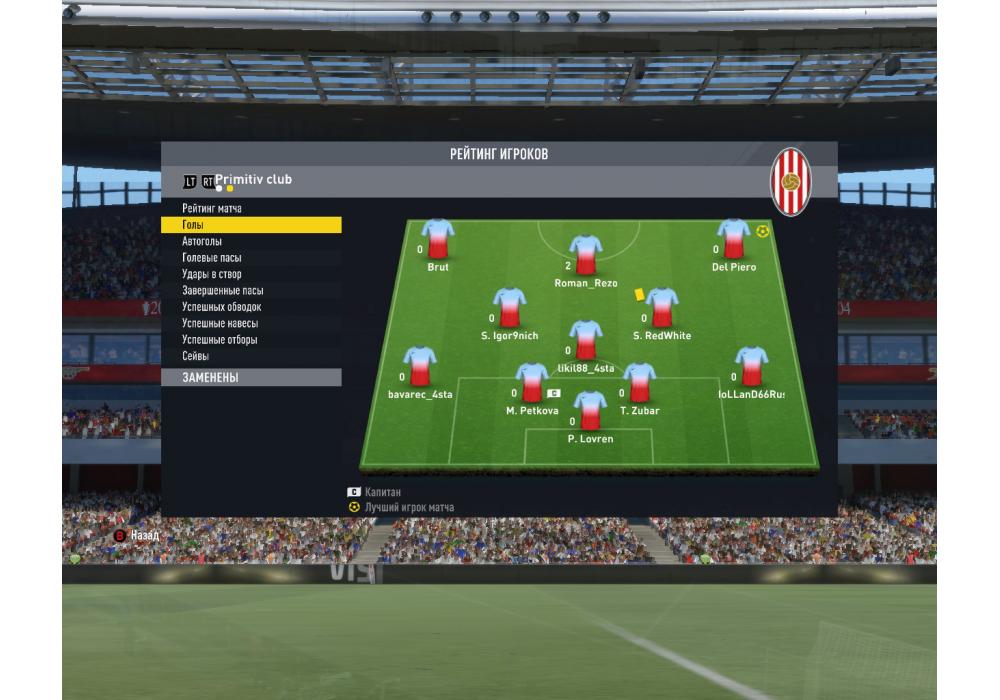Select Удары в створ in the list
The height and width of the screenshot is (700, 1000).
click(x=211, y=274)
